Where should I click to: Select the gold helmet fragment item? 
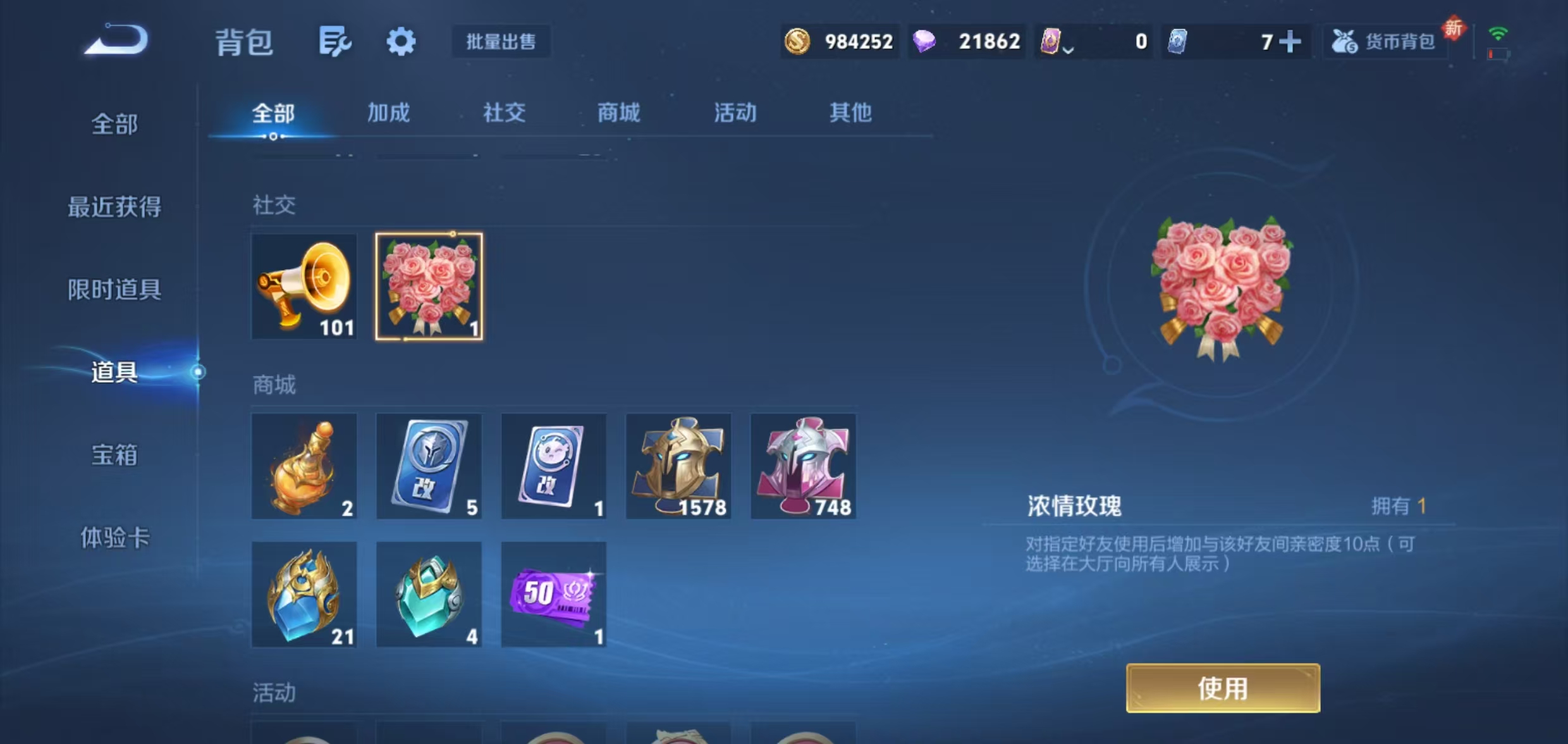[678, 466]
